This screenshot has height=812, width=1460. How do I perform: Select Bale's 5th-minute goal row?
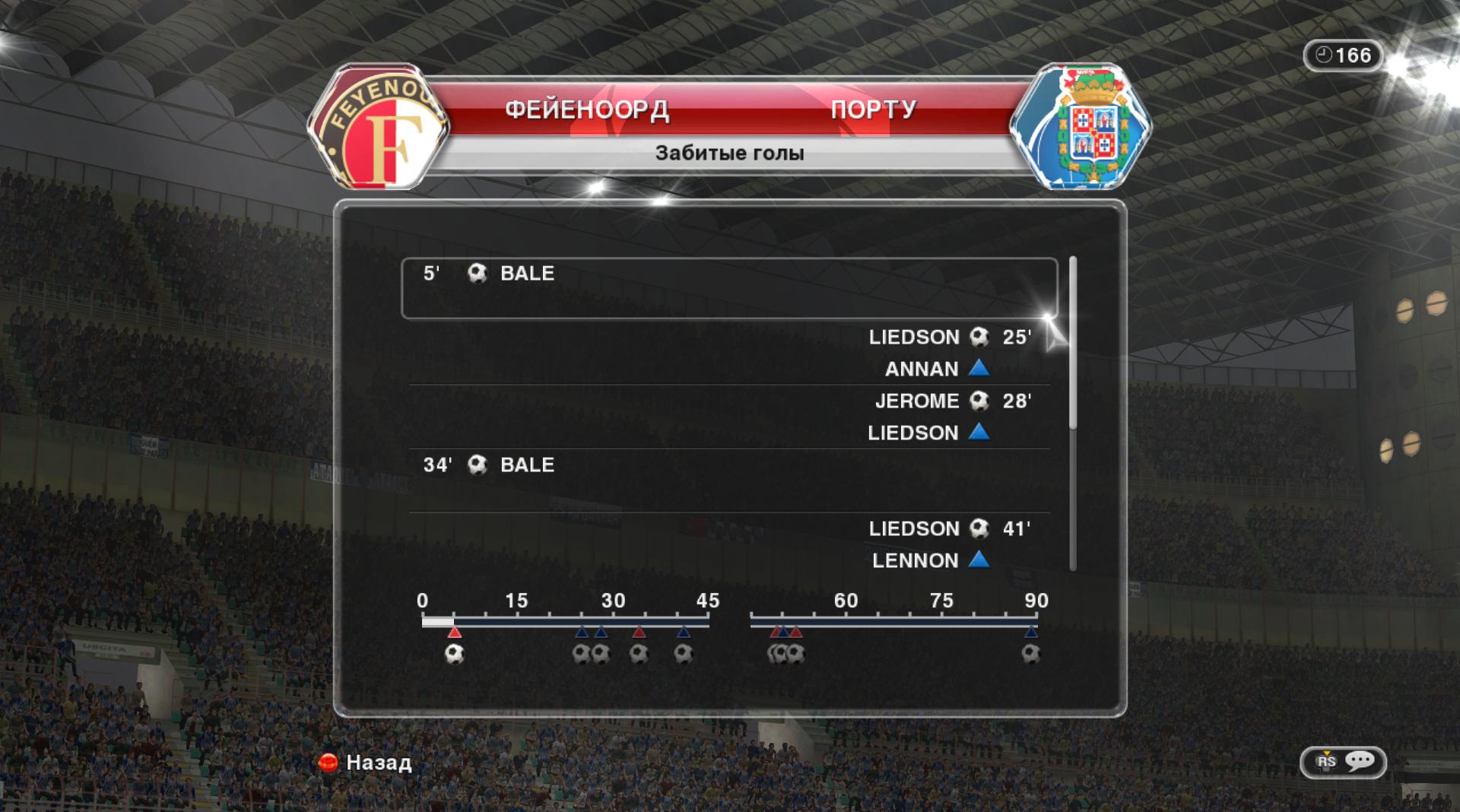point(728,288)
